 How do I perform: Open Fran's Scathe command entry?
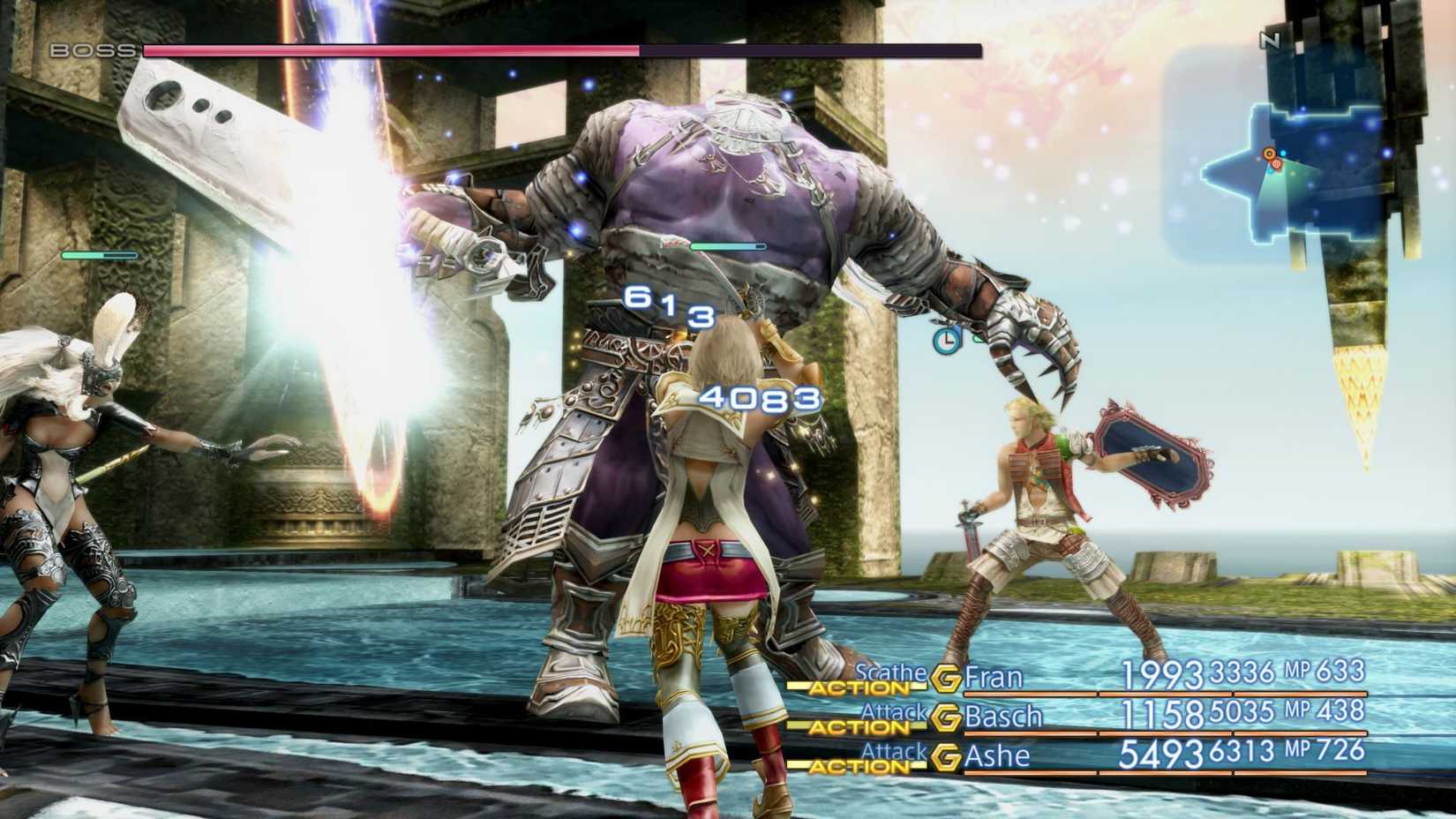[890, 675]
